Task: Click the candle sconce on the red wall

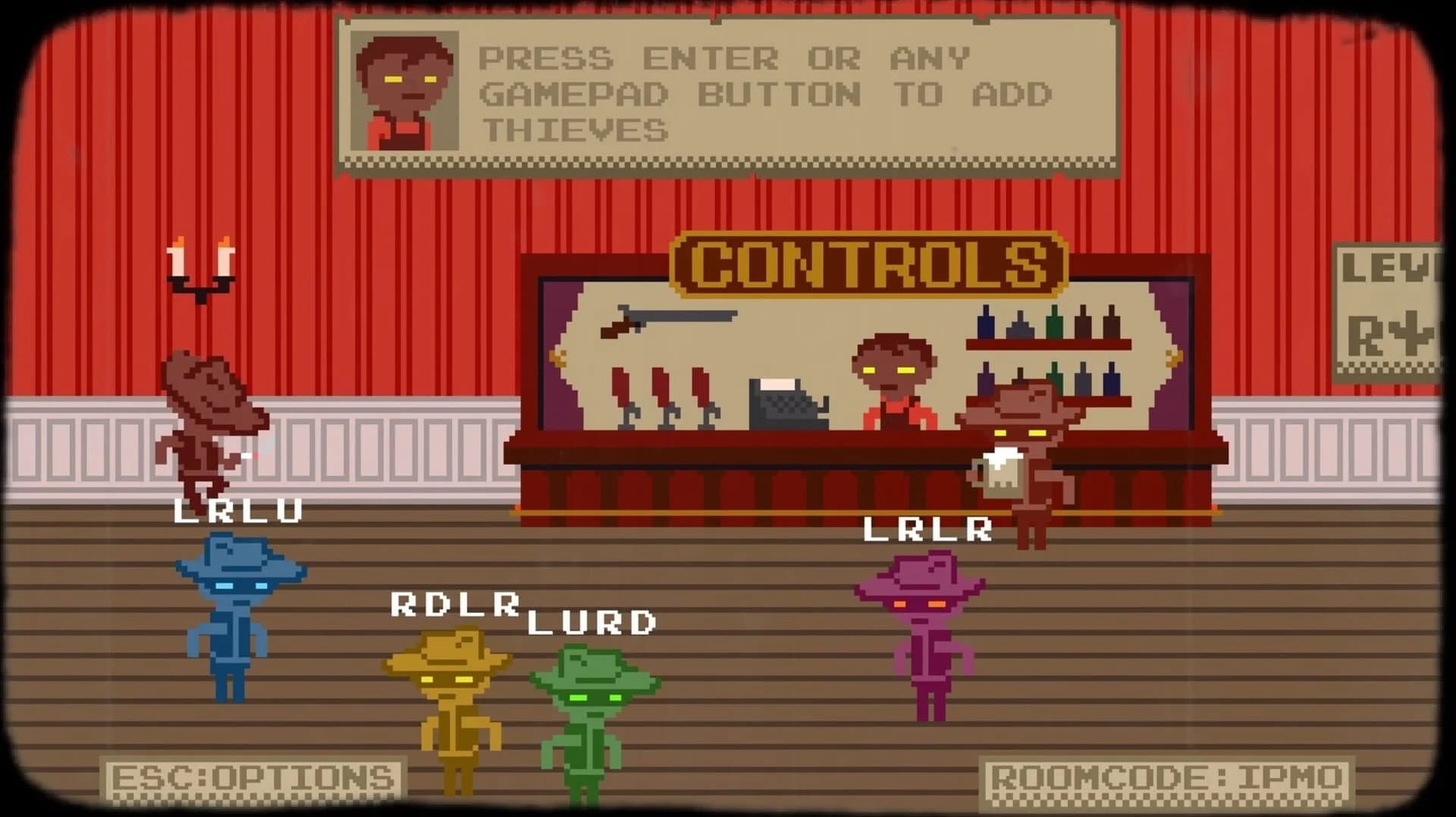Action: tap(201, 265)
